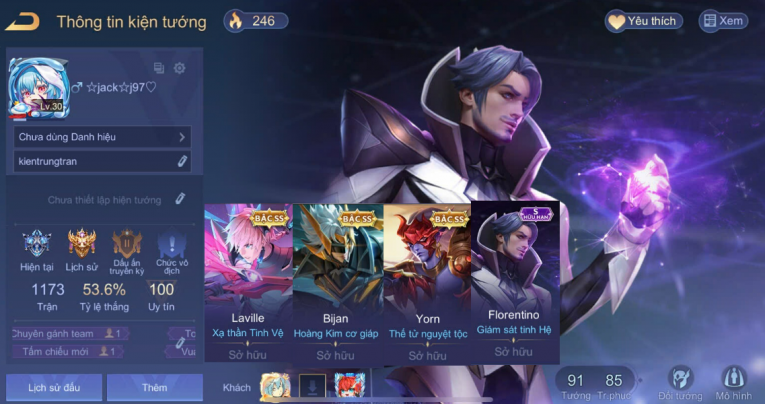Copy player info with the copy icon

click(159, 68)
